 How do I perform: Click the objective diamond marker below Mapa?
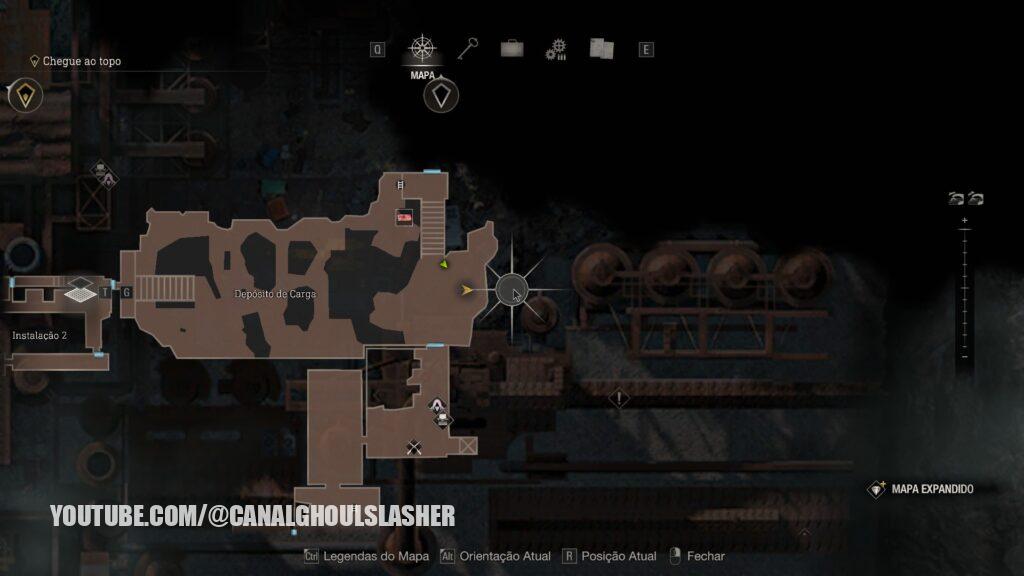tap(441, 97)
